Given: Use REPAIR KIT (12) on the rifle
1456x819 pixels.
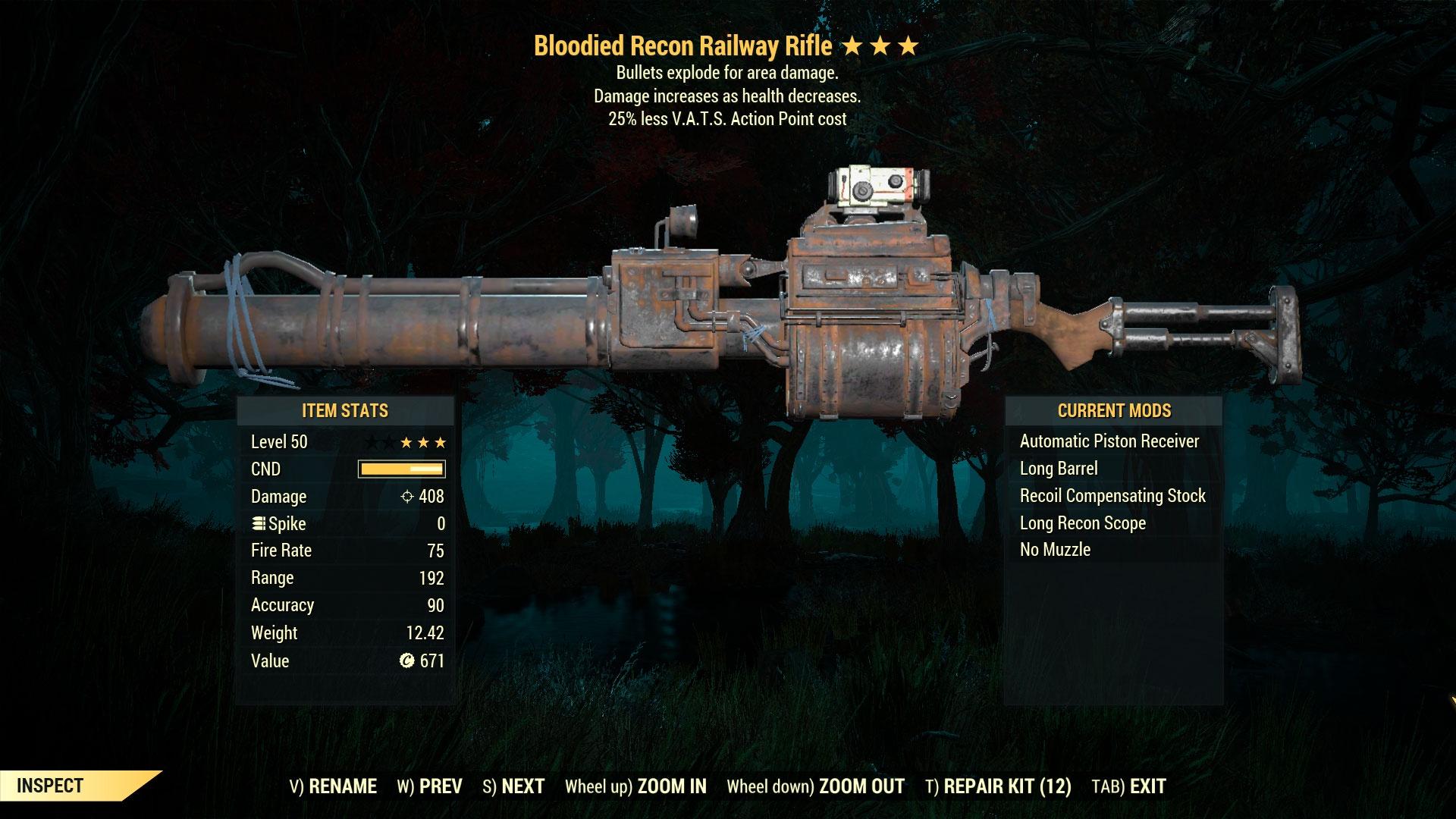Looking at the screenshot, I should [998, 786].
